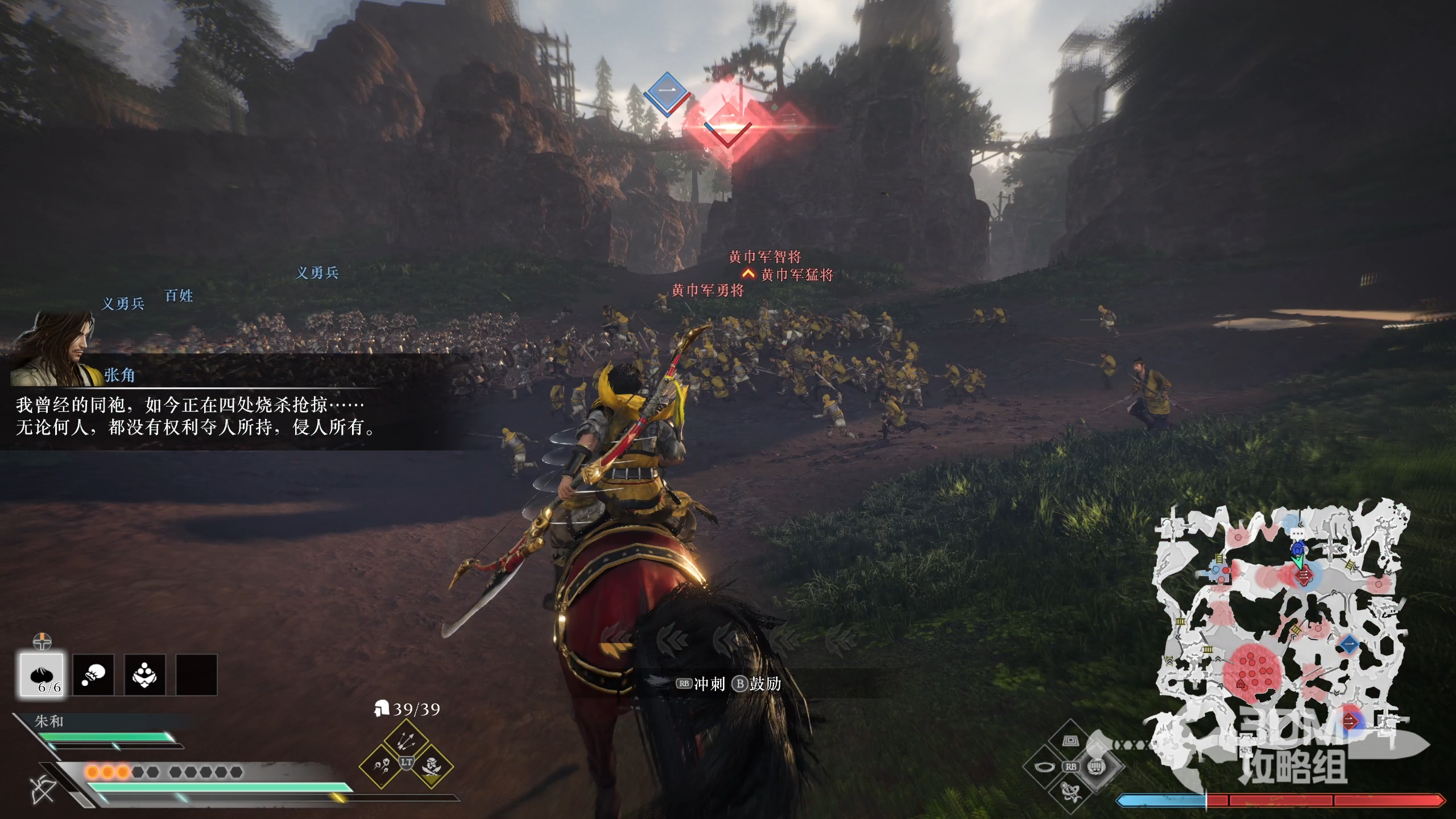Viewport: 1456px width, 819px height.
Task: Select the blue diamond objective waypoint
Action: 667,92
